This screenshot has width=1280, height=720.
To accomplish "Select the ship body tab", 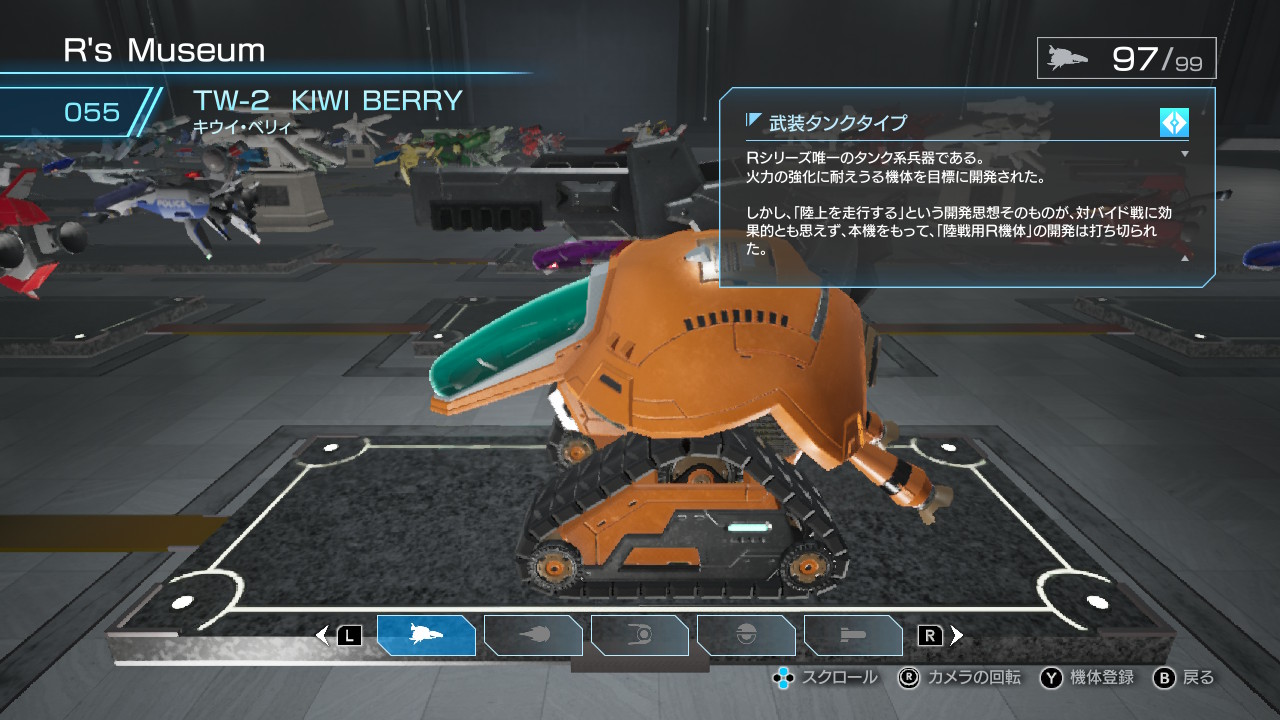I will (x=426, y=635).
